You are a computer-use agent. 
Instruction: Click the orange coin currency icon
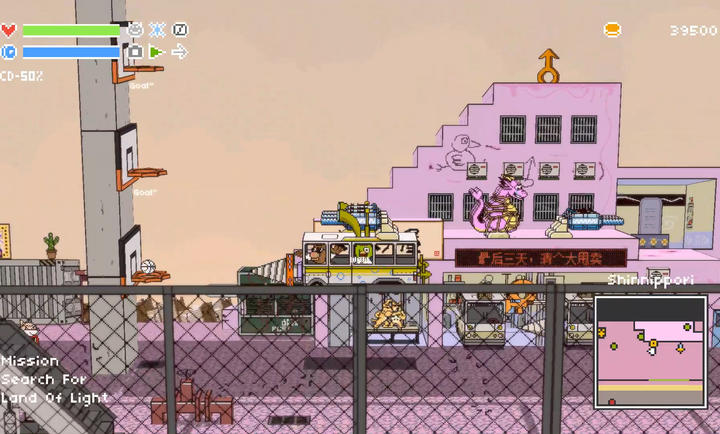tap(612, 30)
